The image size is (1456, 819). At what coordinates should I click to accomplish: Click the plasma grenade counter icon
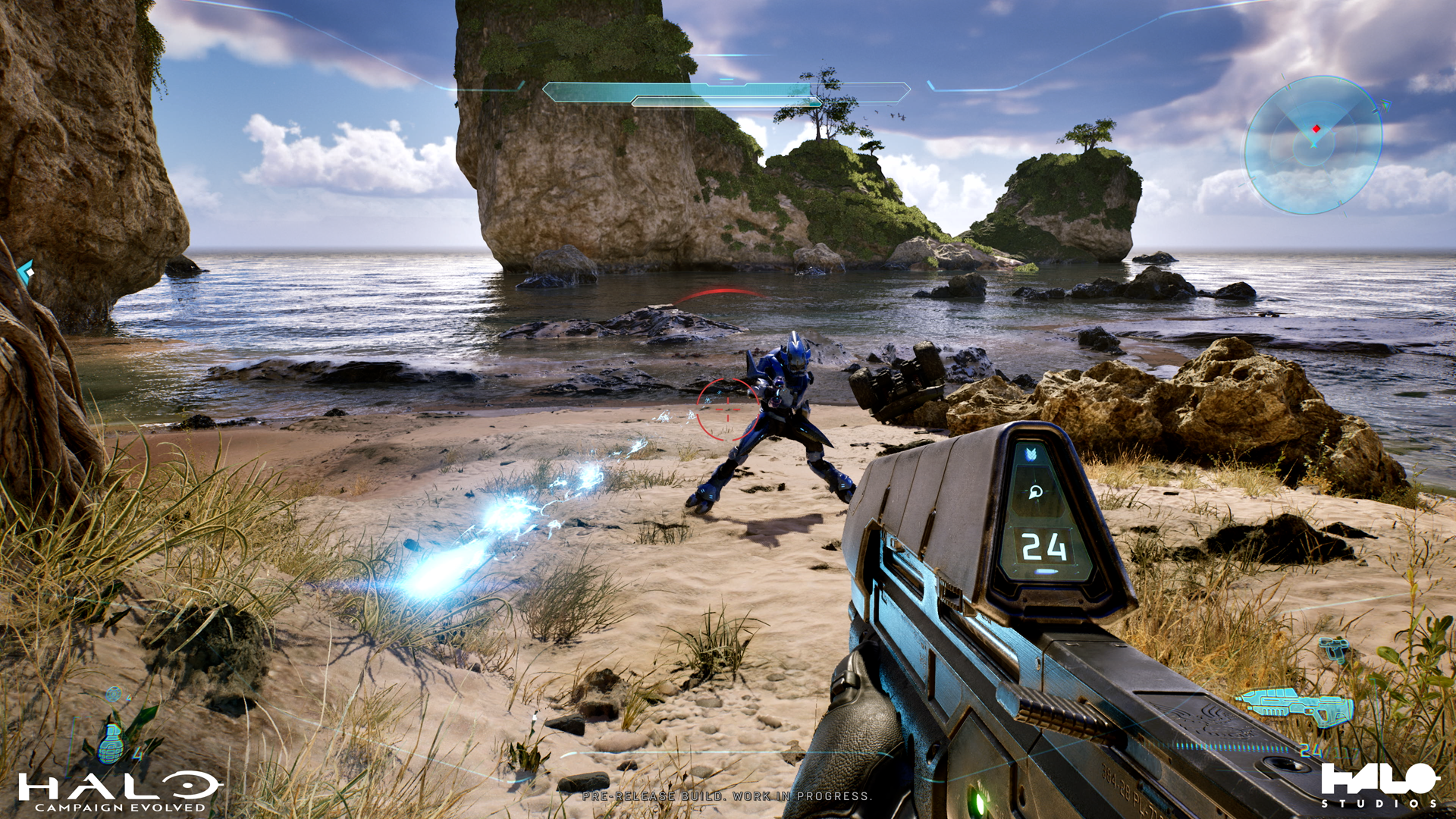coord(115,693)
